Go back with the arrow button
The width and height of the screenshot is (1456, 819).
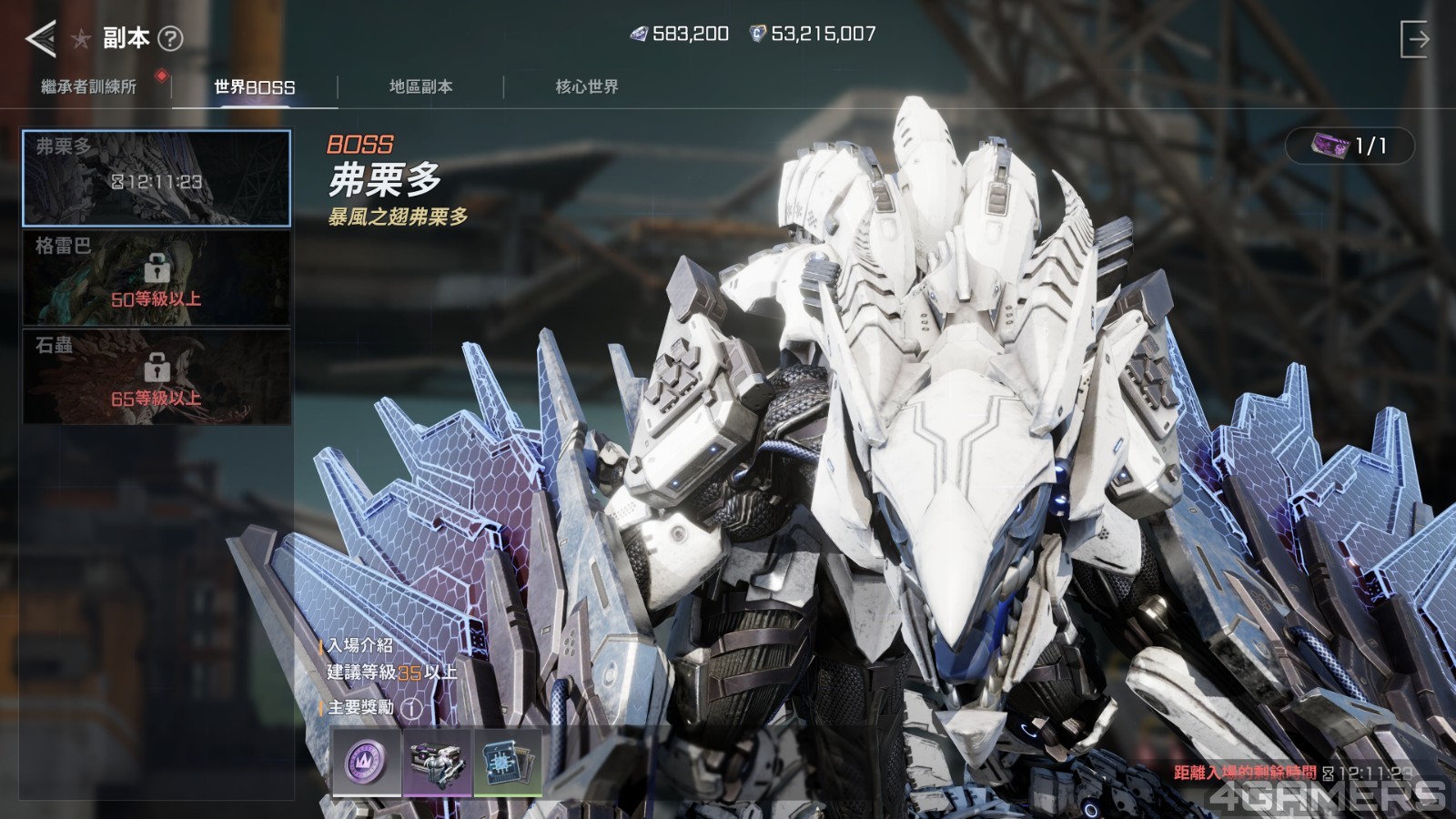(41, 38)
